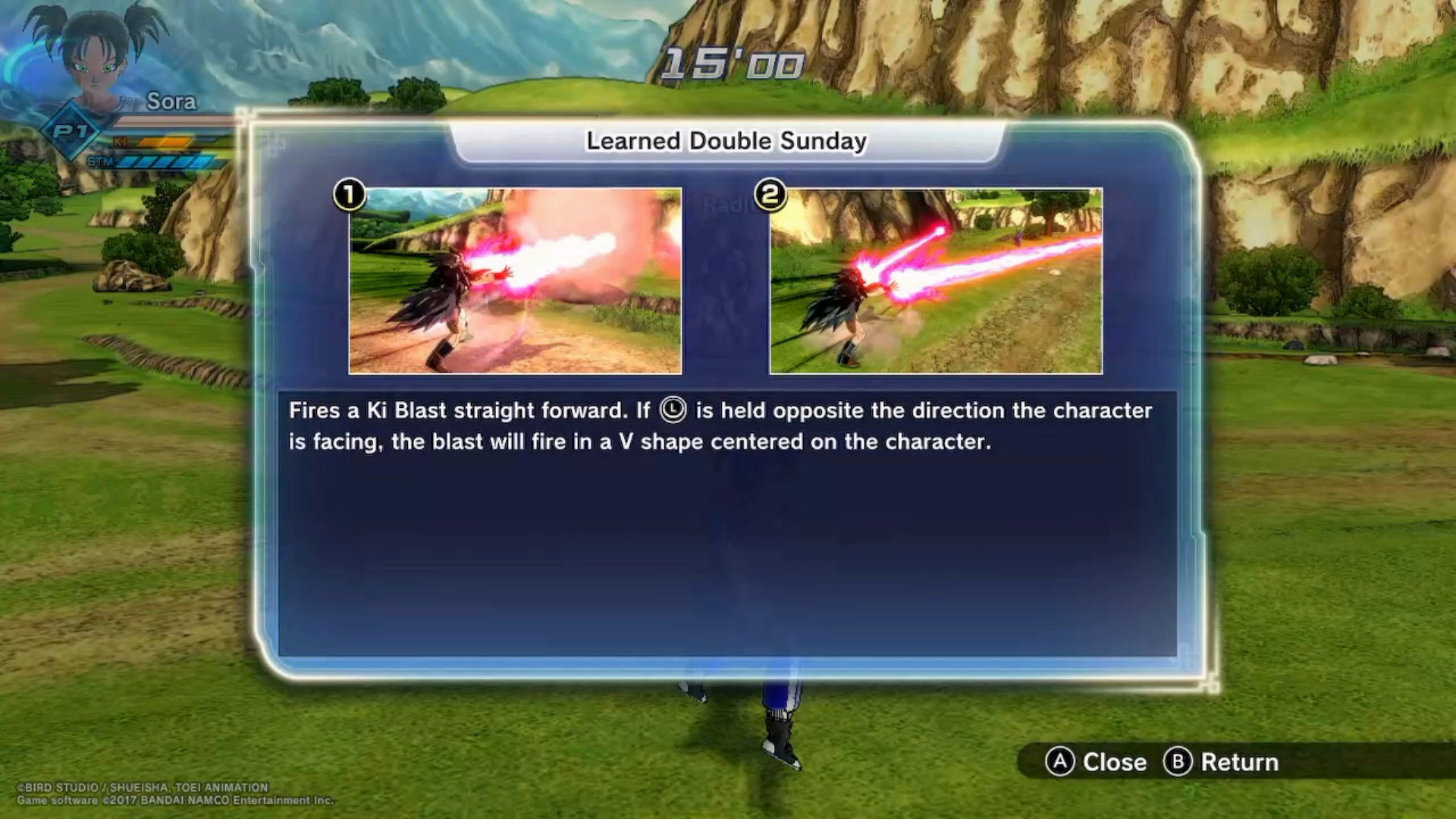Viewport: 1456px width, 819px height.
Task: View first Double Sunday demo thumbnail
Action: point(516,281)
